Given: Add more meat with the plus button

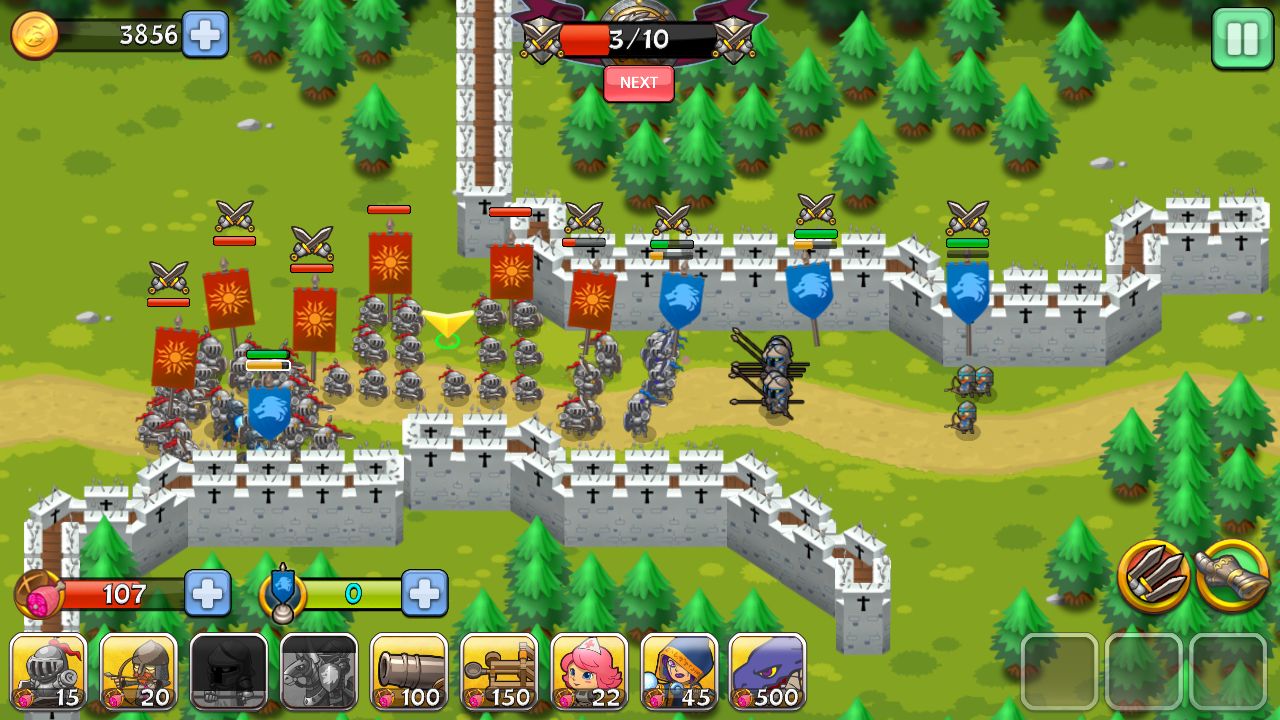Looking at the screenshot, I should point(207,594).
